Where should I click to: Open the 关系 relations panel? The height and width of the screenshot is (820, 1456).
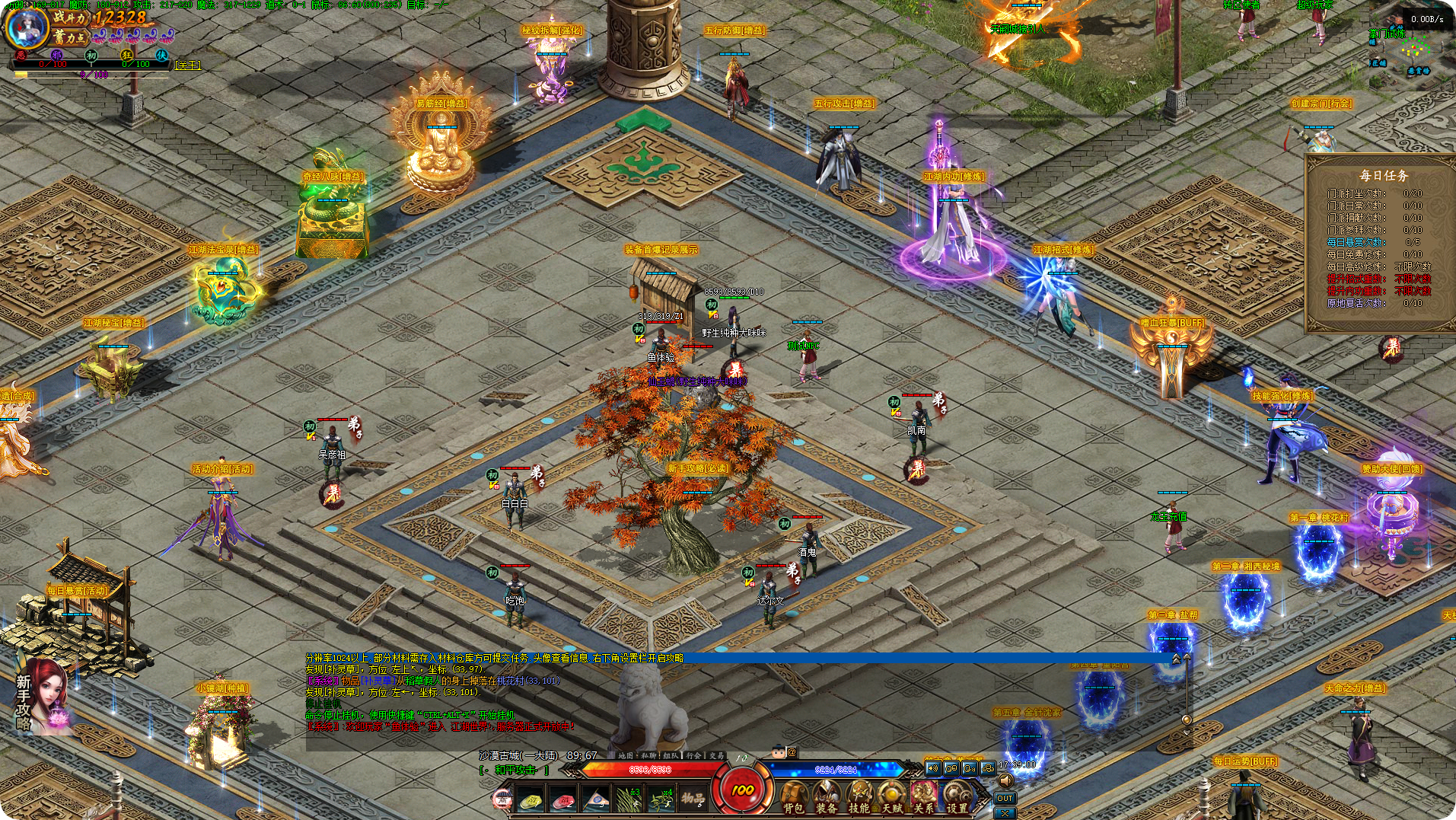[923, 797]
